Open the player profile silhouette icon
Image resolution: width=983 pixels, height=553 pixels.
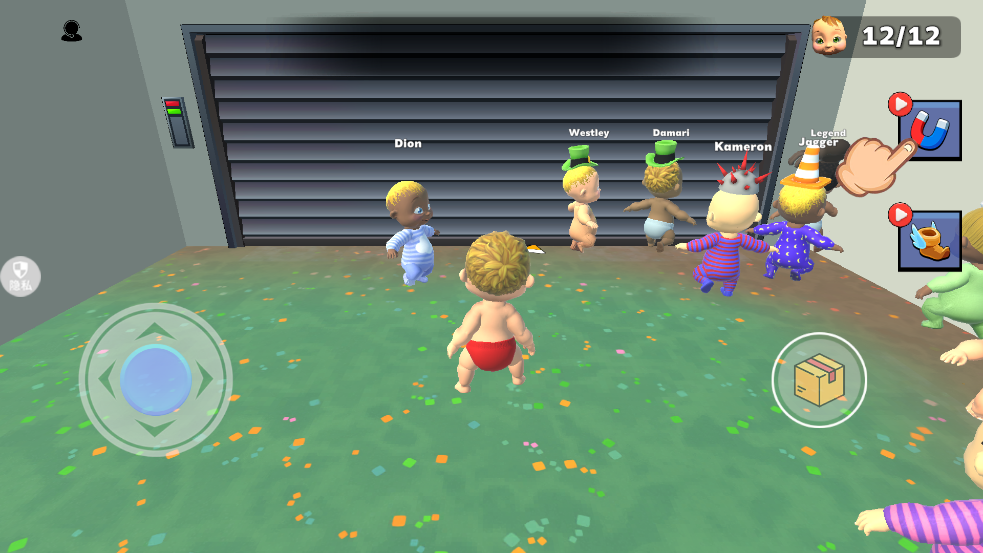71,32
